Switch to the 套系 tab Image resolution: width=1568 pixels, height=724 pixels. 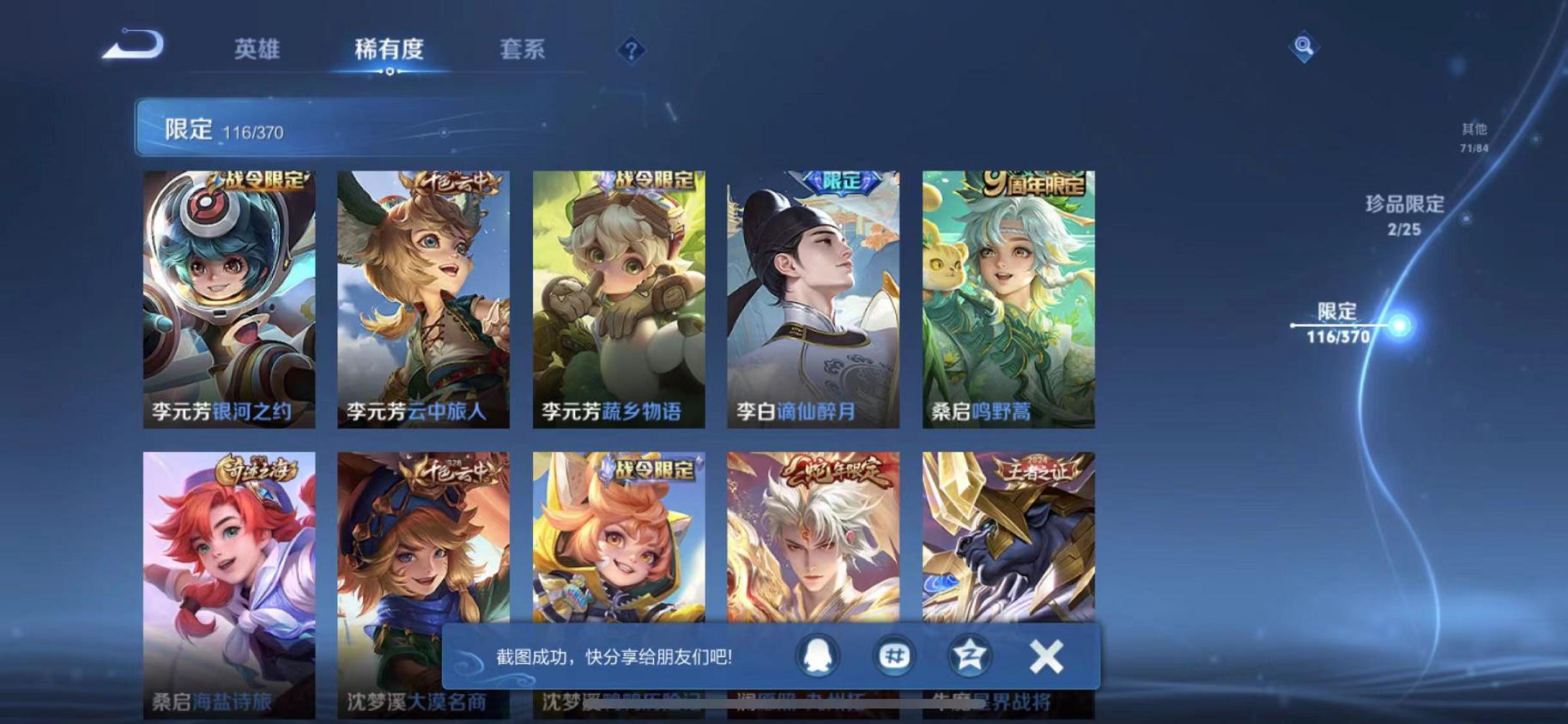click(524, 50)
